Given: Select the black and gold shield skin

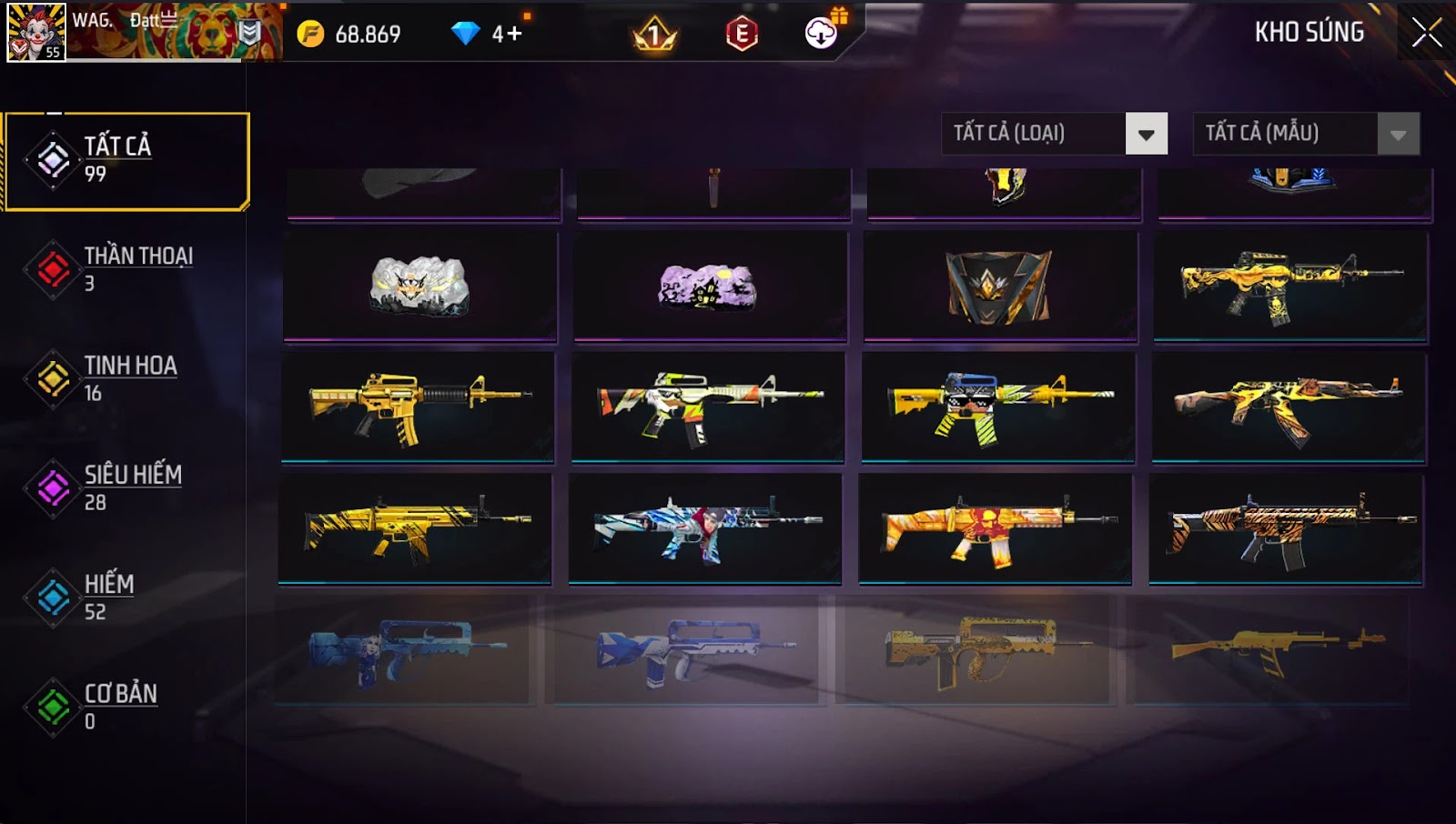Looking at the screenshot, I should [999, 286].
